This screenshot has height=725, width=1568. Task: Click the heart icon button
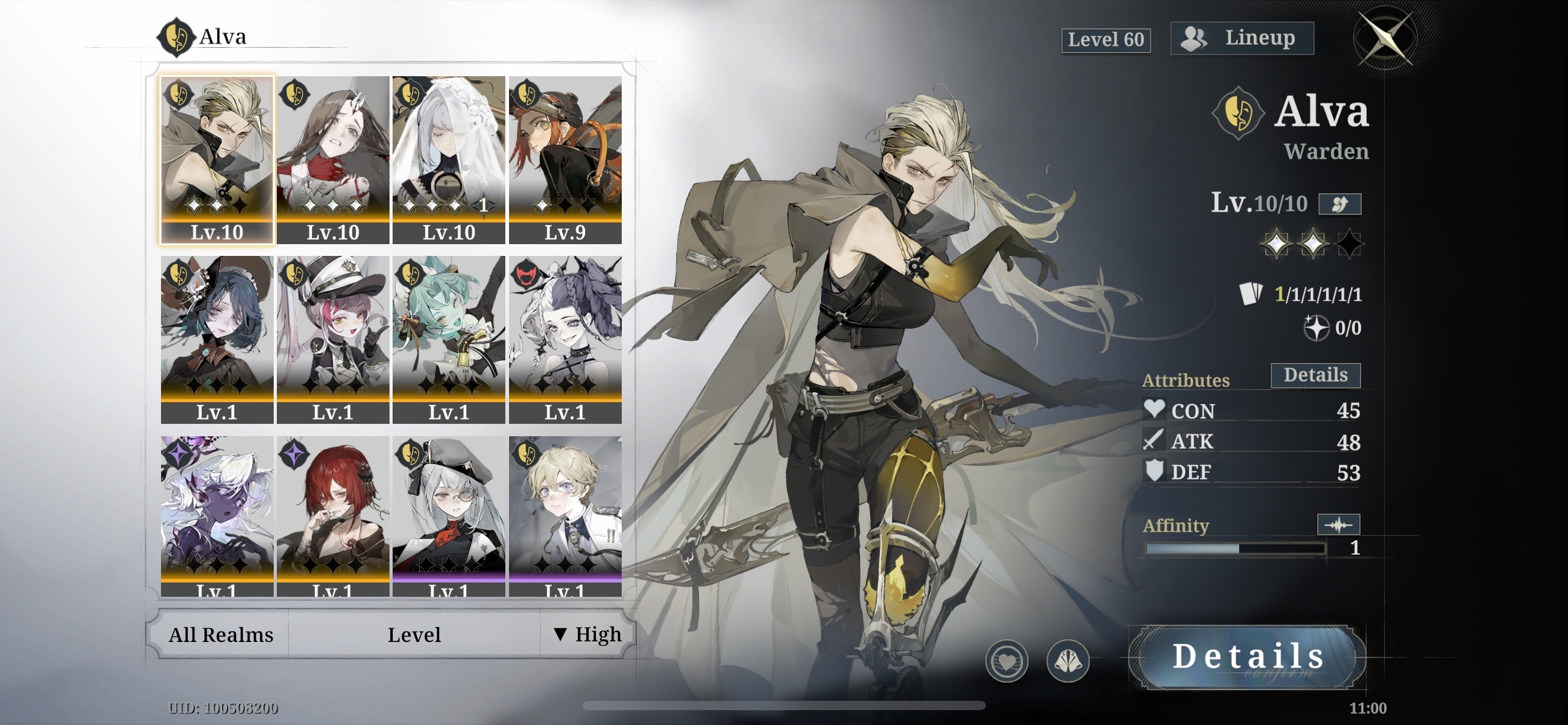(1006, 661)
